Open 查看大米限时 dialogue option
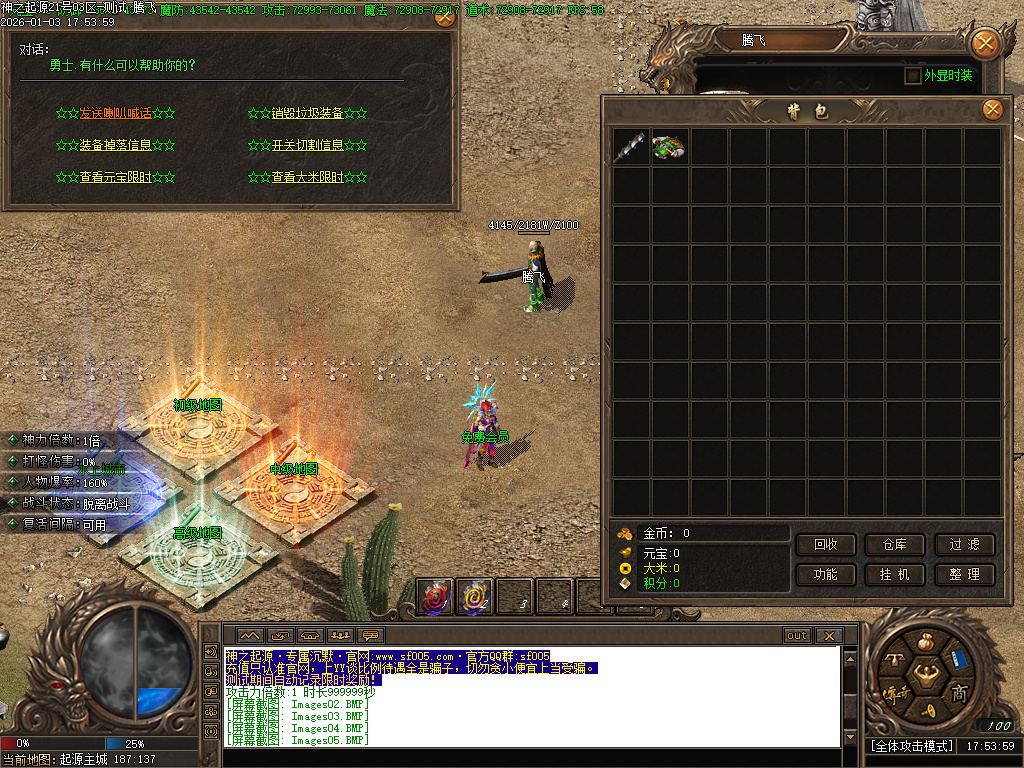The height and width of the screenshot is (768, 1024). coord(307,177)
